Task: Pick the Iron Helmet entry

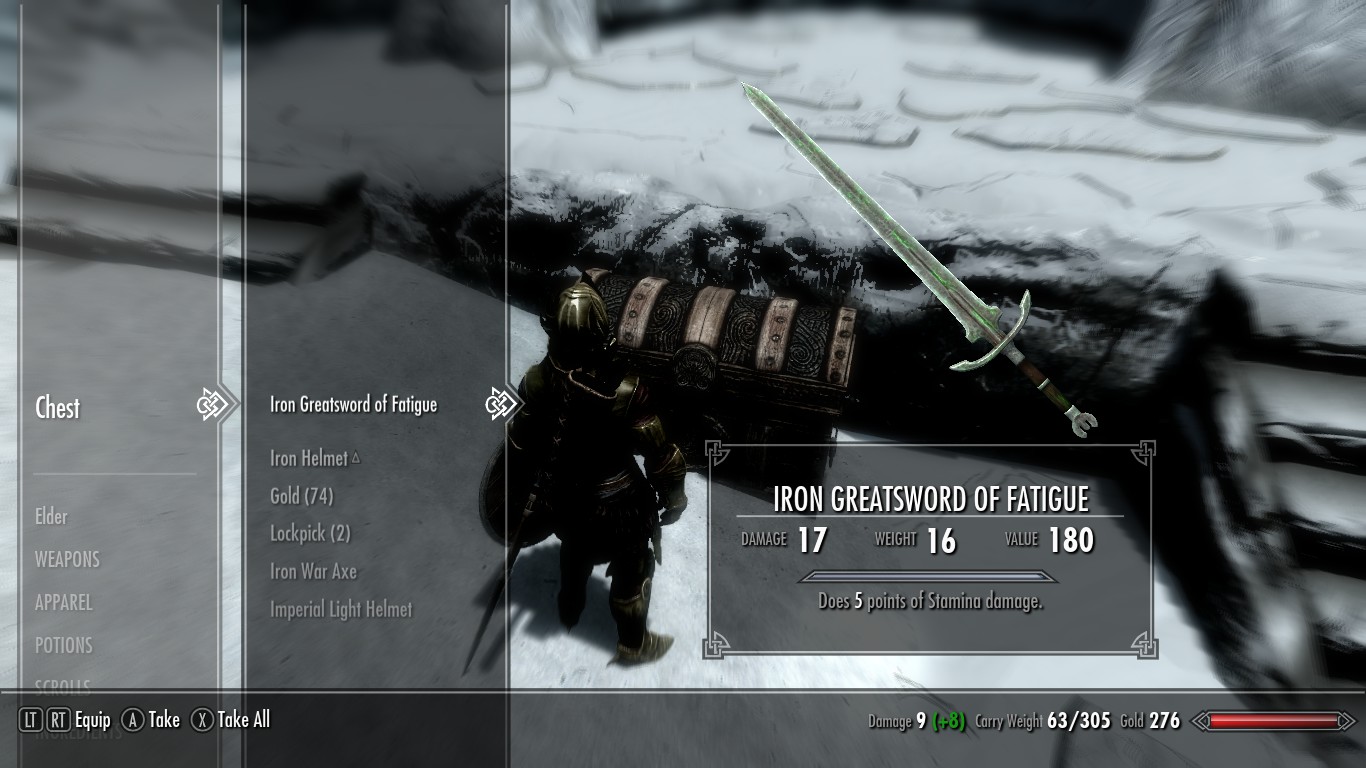Action: (309, 459)
